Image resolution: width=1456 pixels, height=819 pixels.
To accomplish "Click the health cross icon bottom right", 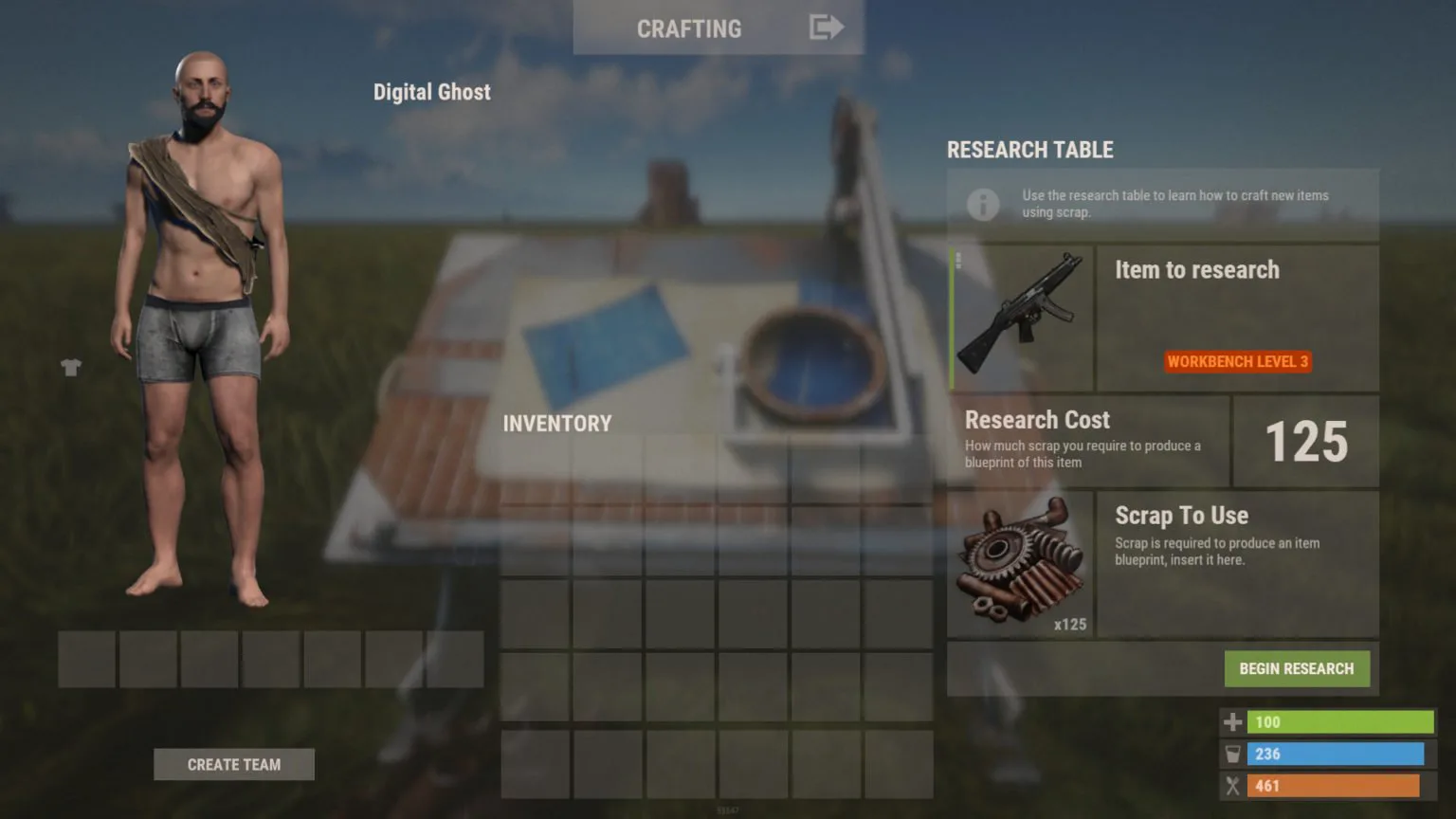I will point(1232,721).
